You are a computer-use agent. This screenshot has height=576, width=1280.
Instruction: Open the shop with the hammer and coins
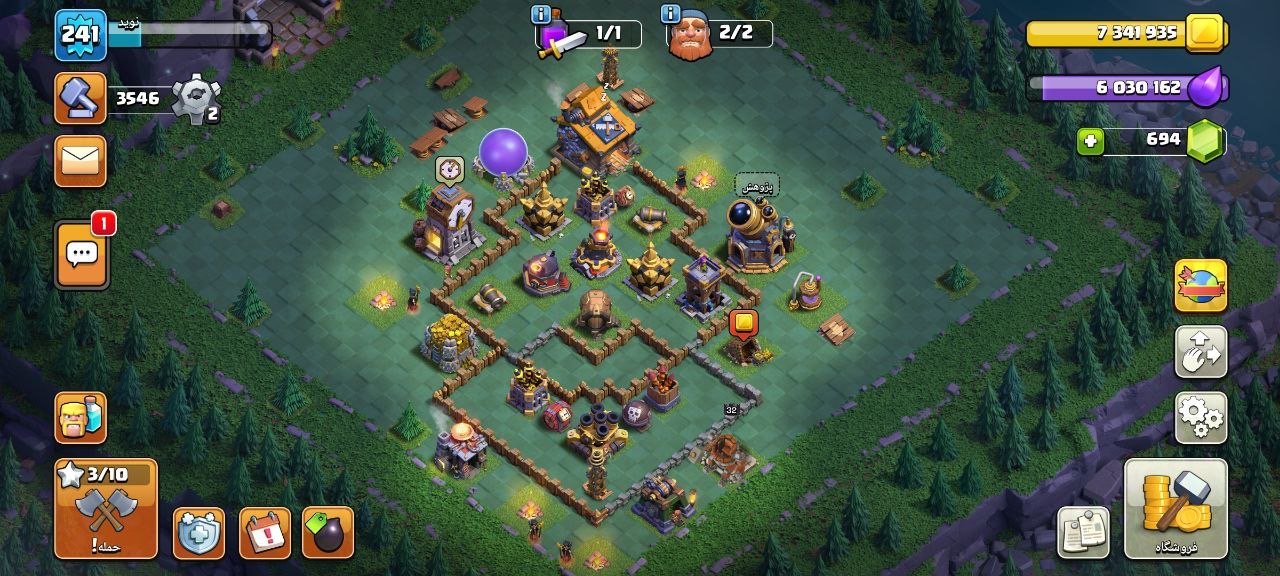1175,508
